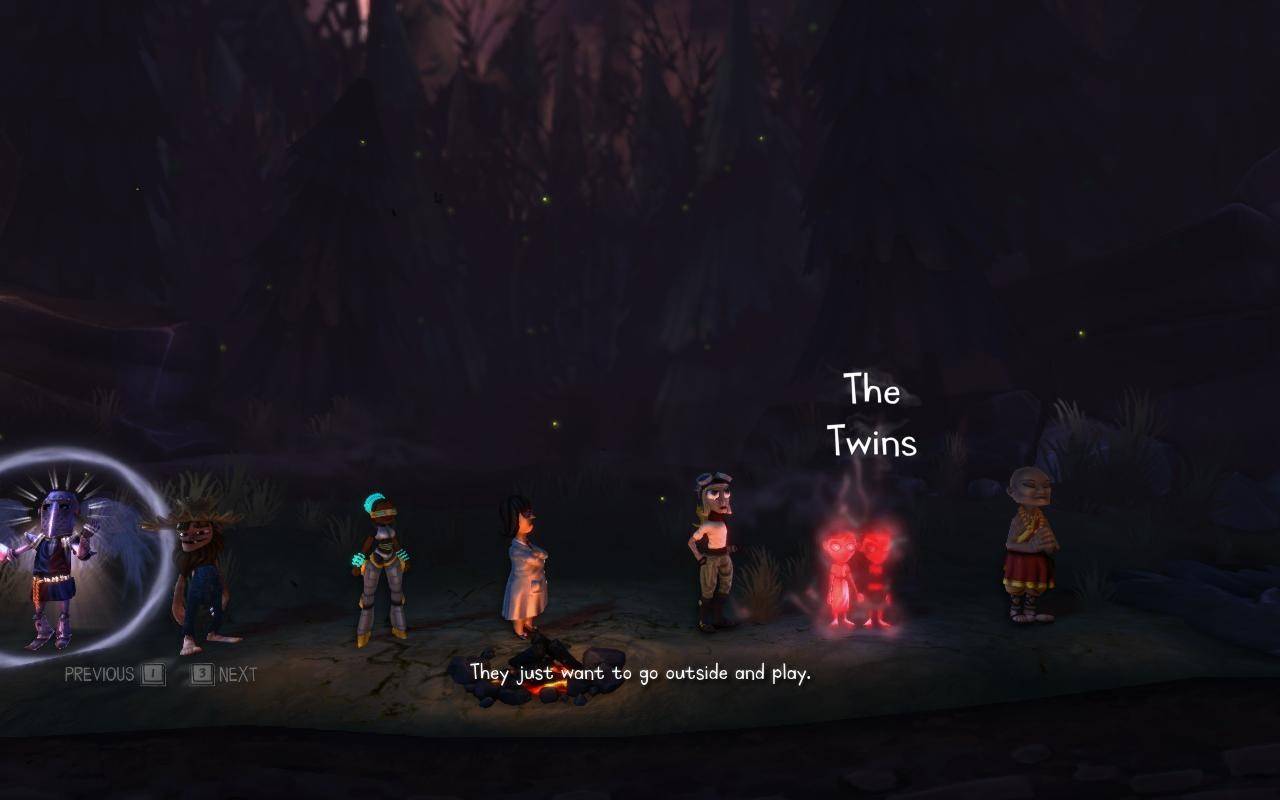The image size is (1280, 800).
Task: Choose the Adventurer wearing goggles
Action: pyautogui.click(x=714, y=555)
